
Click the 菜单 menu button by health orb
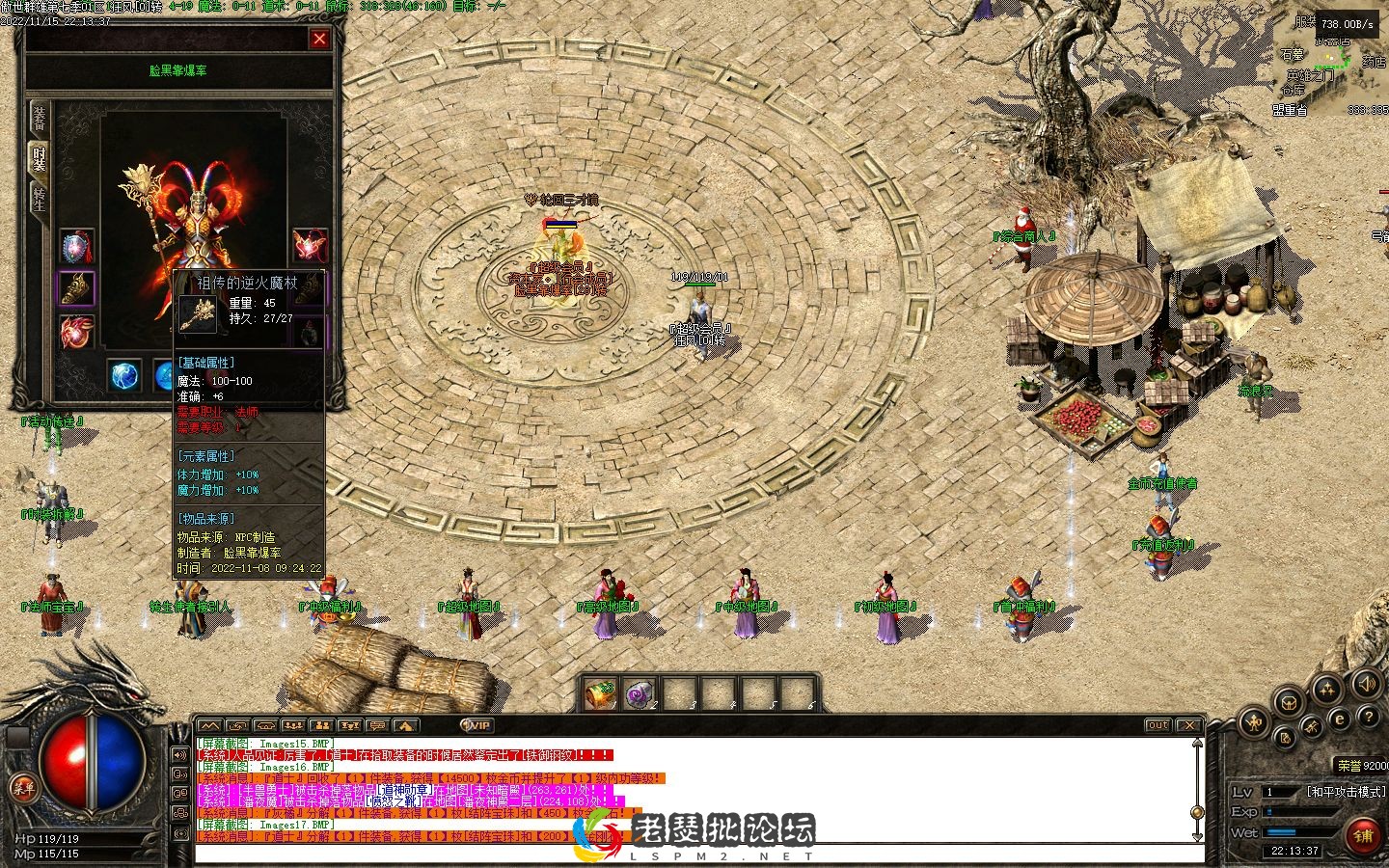[23, 788]
